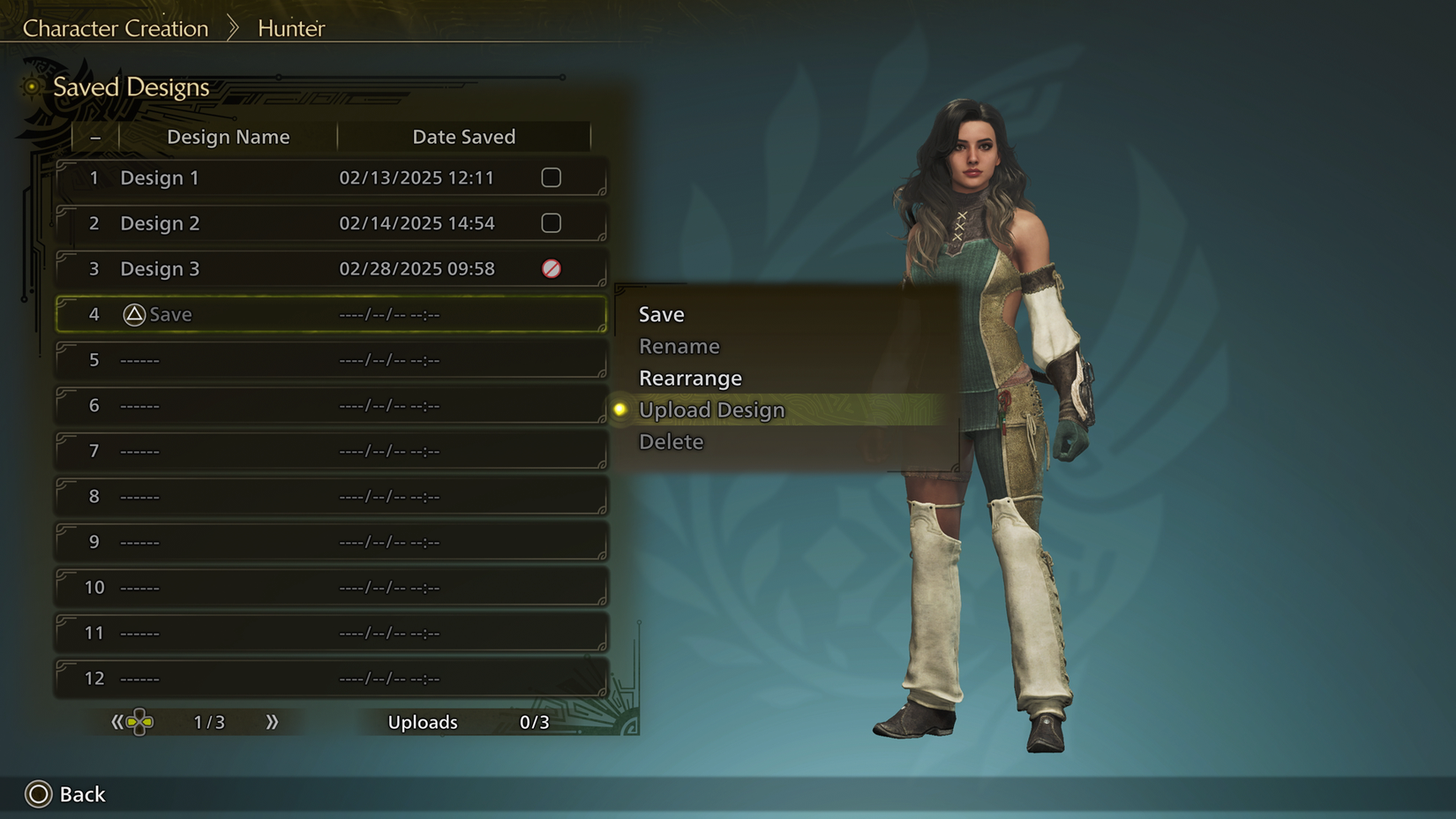Select Upload Design from the context menu
Image resolution: width=1456 pixels, height=819 pixels.
click(711, 409)
